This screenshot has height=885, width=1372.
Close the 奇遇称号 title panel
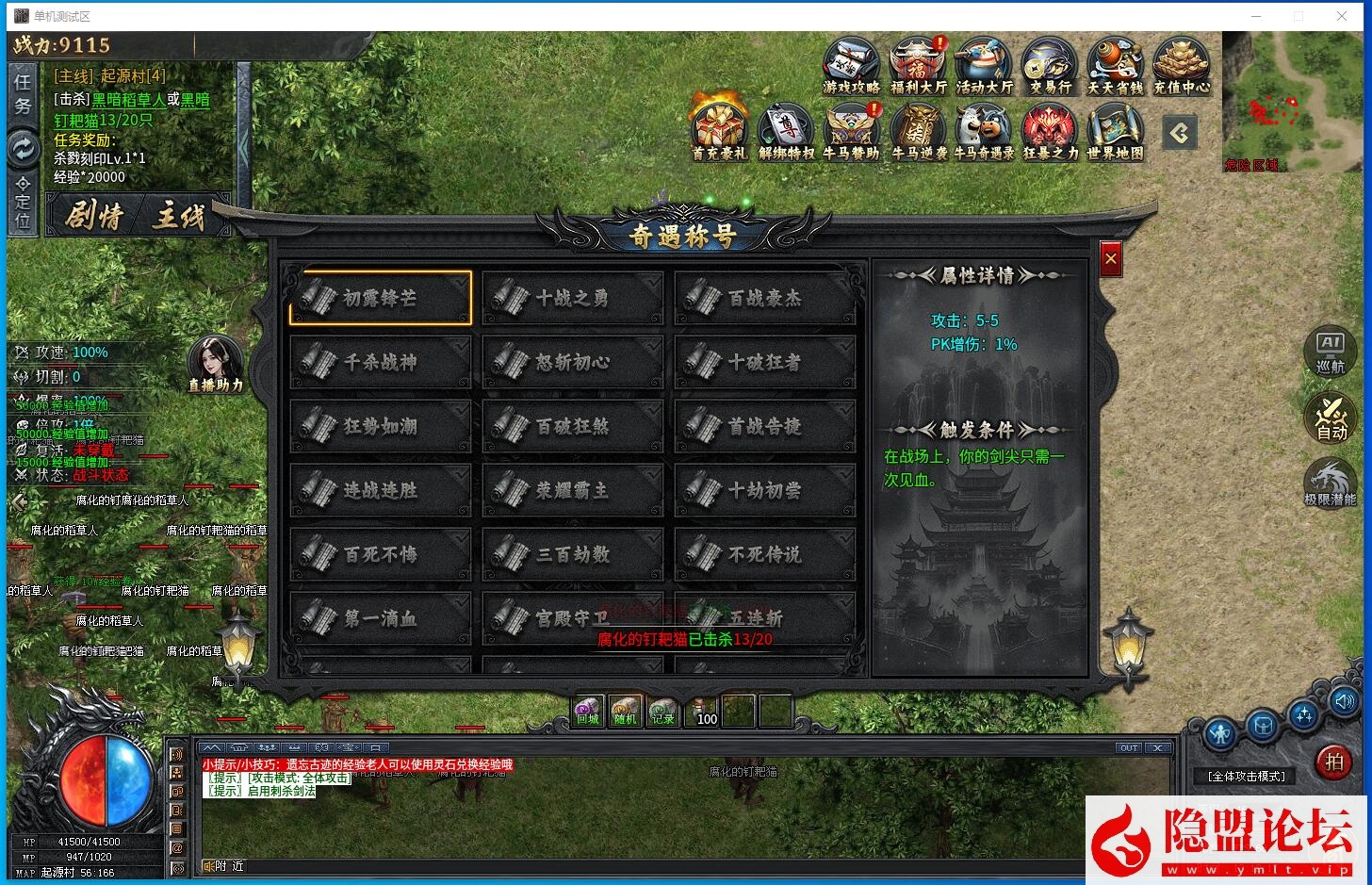1111,258
